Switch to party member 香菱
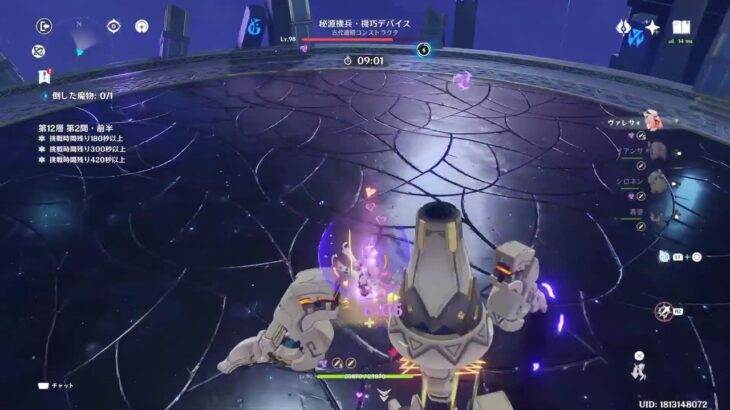This screenshot has width=730, height=410. pyautogui.click(x=655, y=213)
